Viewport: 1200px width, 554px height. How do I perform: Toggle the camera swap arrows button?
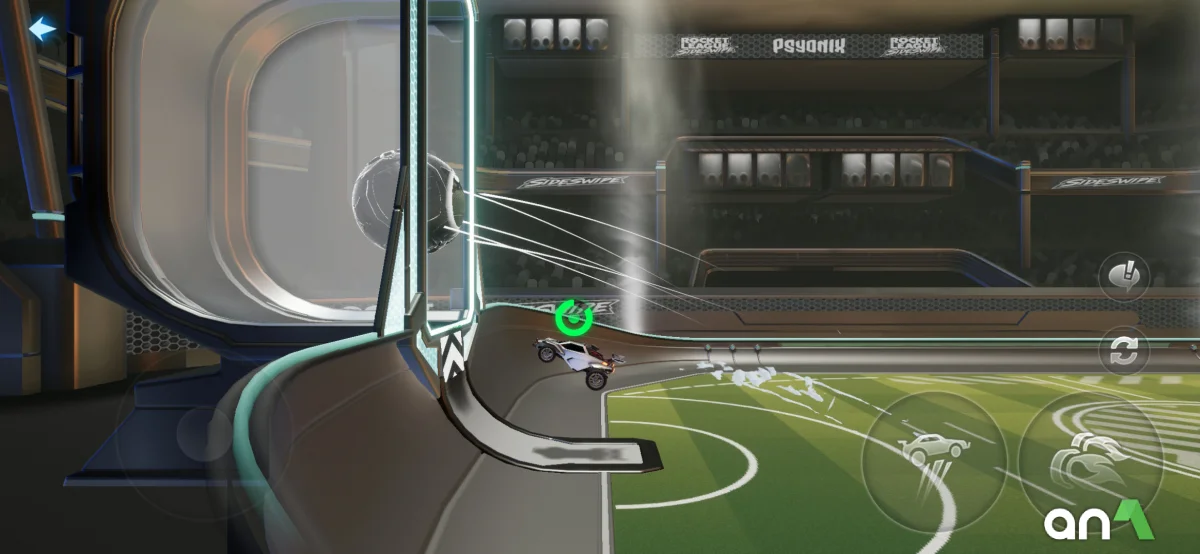[1124, 352]
